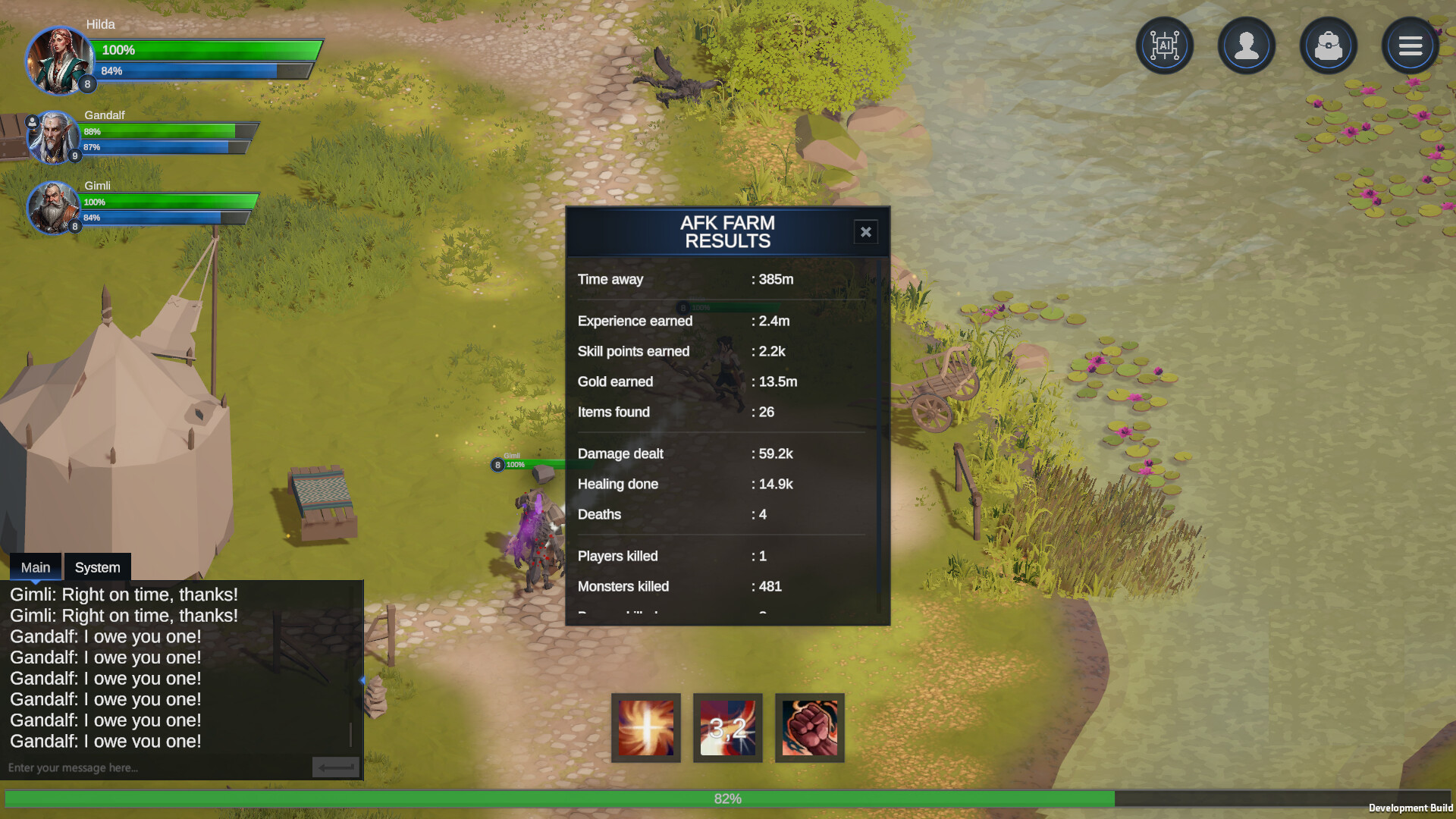
Task: Click Gimli's name label above his health bar
Action: pyautogui.click(x=513, y=457)
